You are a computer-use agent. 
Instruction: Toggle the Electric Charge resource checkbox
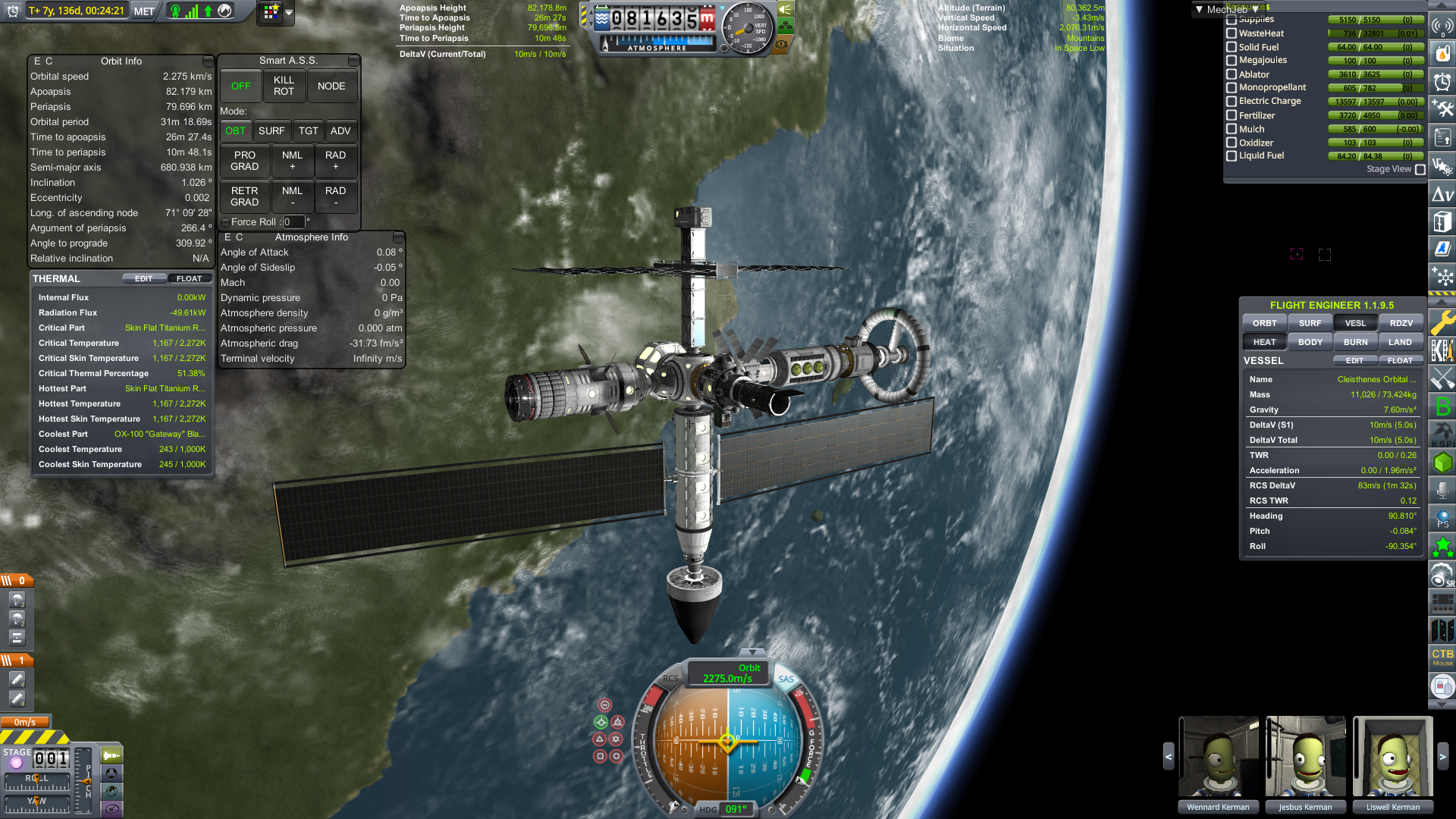pyautogui.click(x=1232, y=102)
